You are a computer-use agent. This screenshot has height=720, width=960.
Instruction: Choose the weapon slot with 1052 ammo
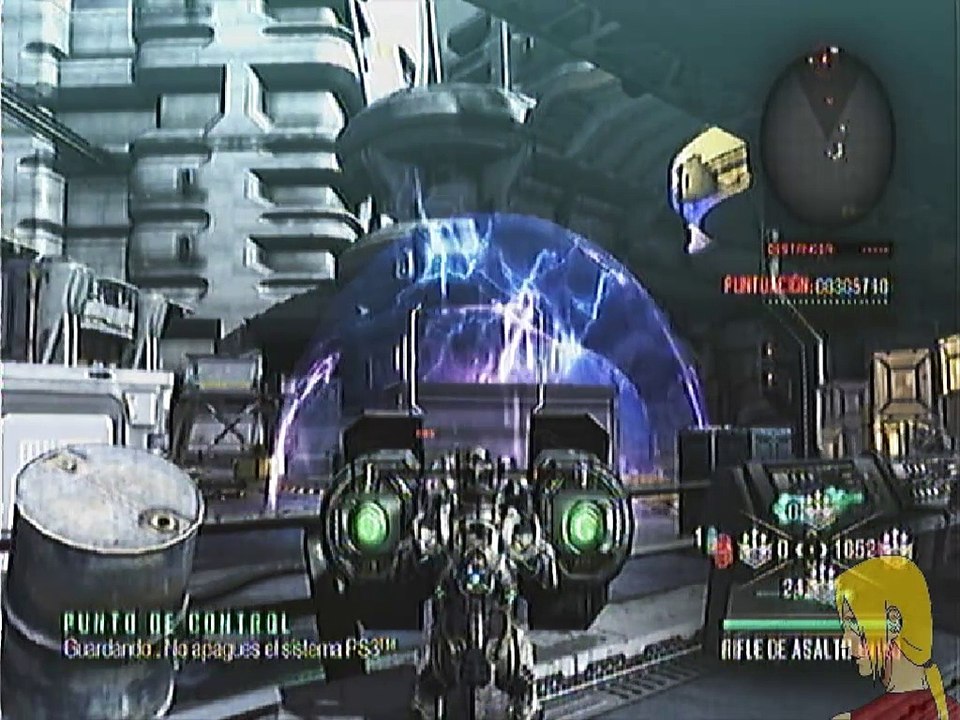[869, 546]
